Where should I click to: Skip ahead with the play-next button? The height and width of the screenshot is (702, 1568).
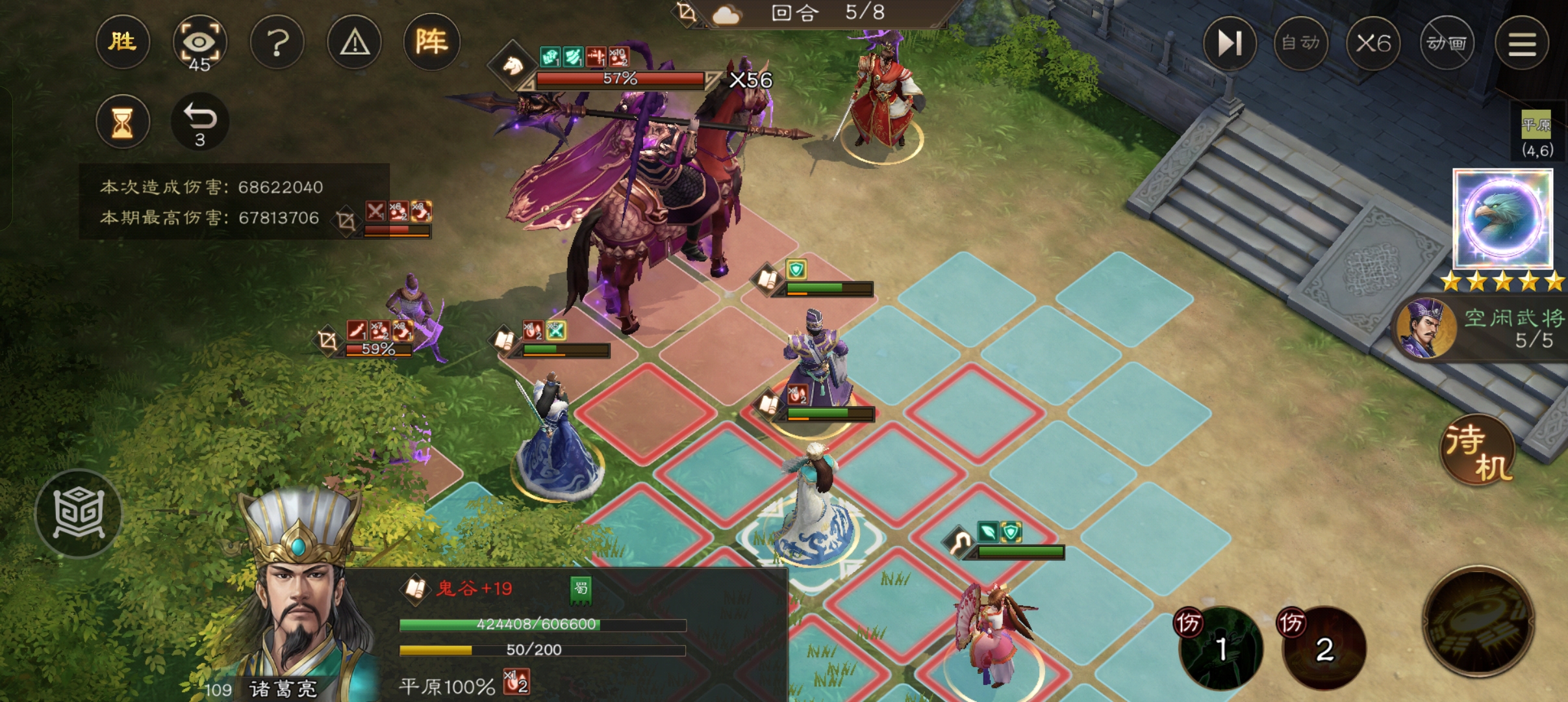(1230, 43)
